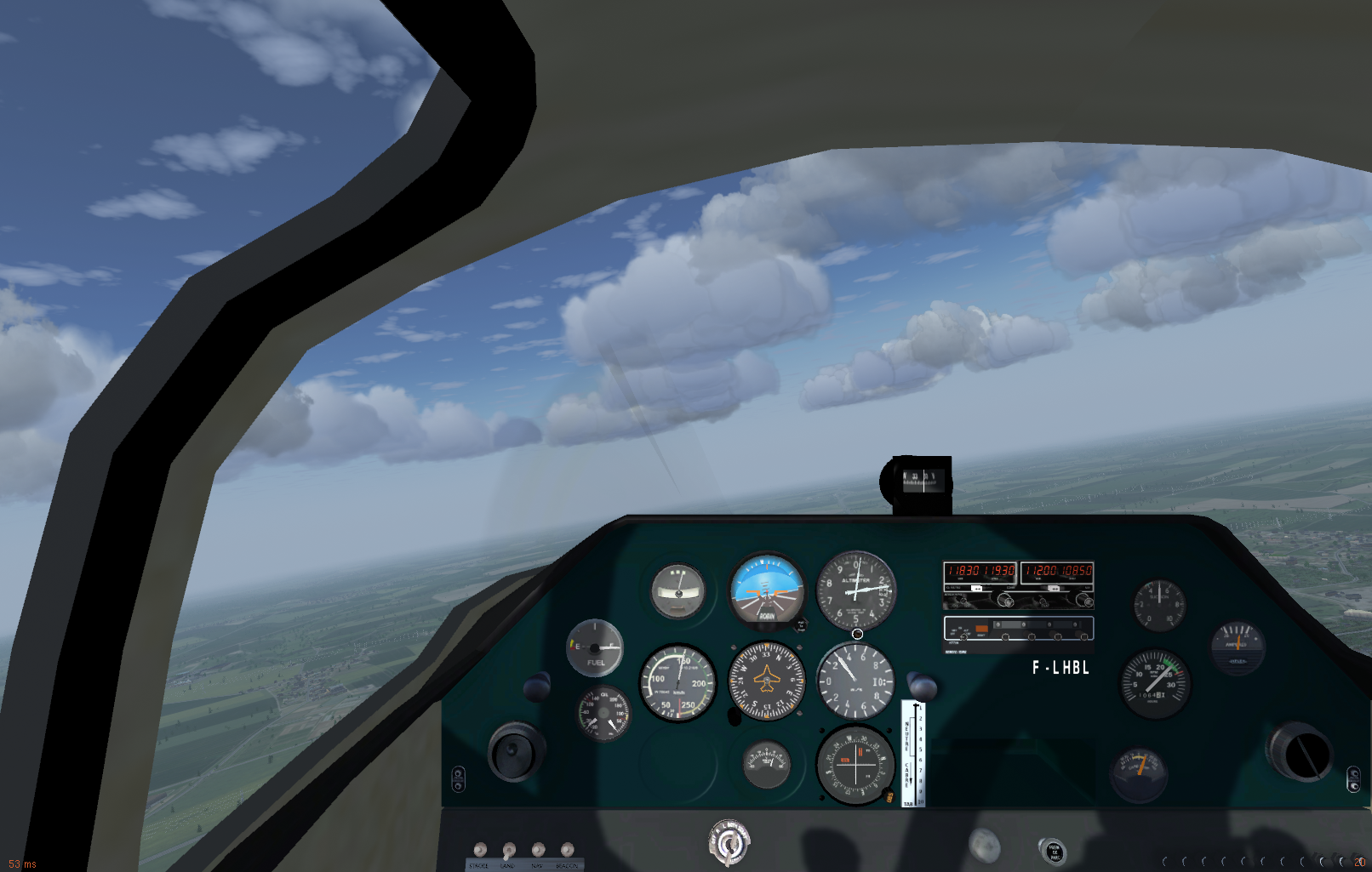Click the FREIN DE PARC parking brake knob
Viewport: 1372px width, 872px height.
[1053, 851]
